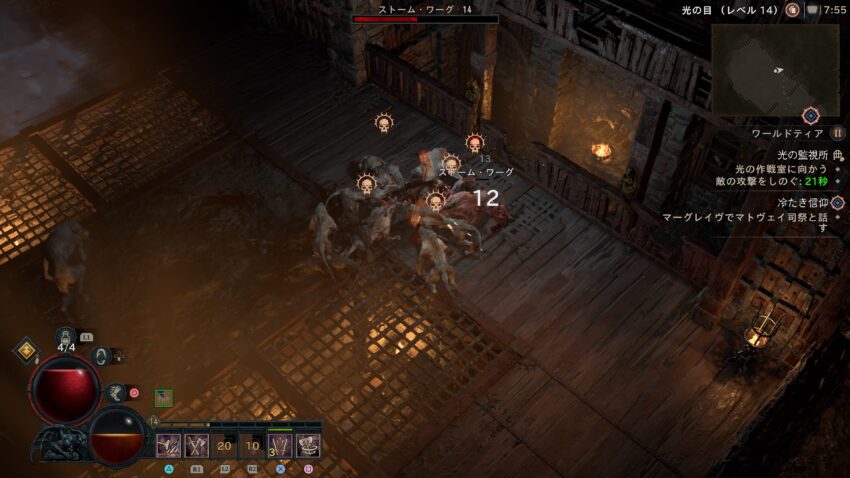Activate the last hotbar skill icon

pyautogui.click(x=308, y=446)
